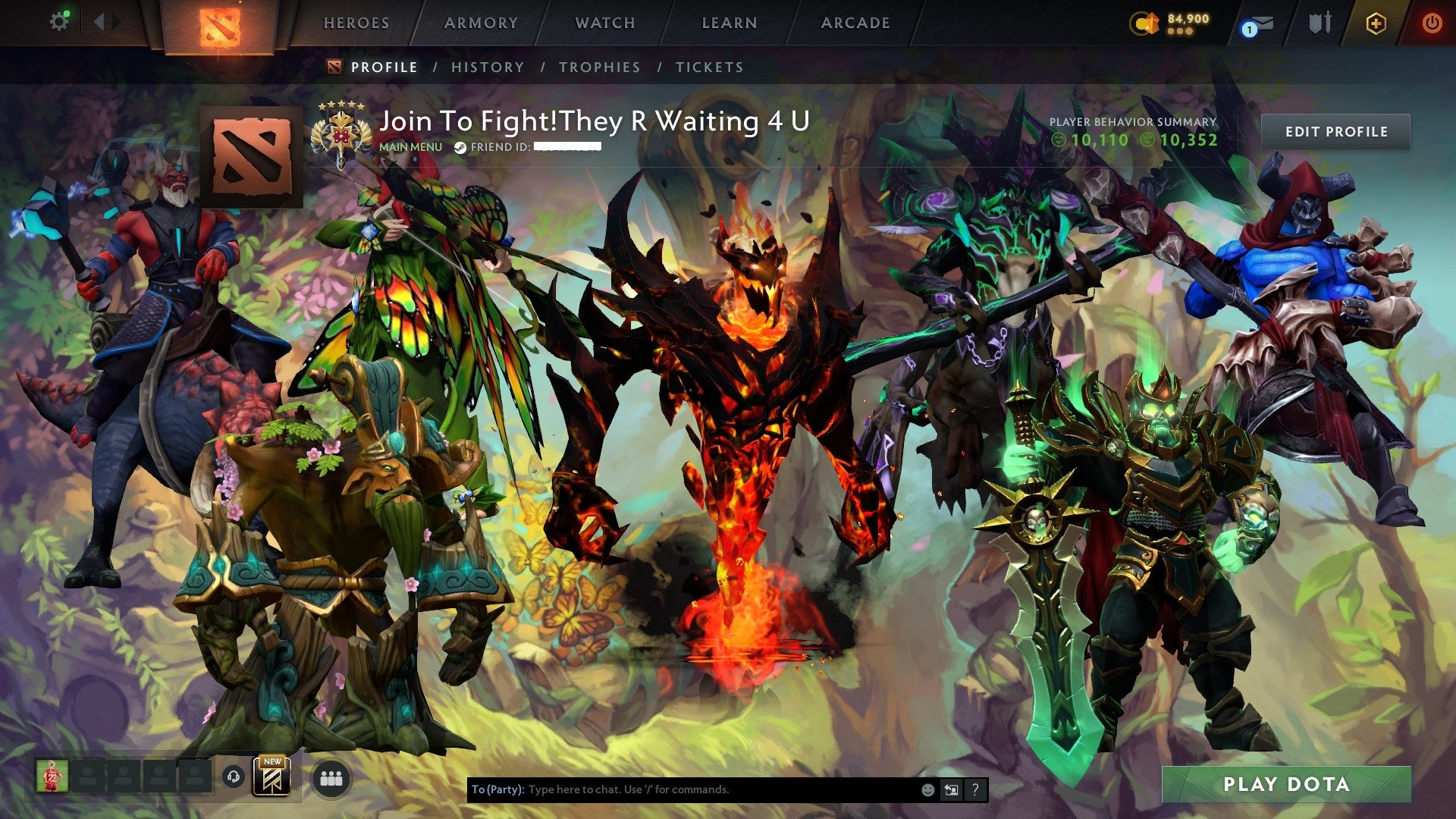1456x819 pixels.
Task: Switch to the HISTORY tab
Action: (x=488, y=67)
